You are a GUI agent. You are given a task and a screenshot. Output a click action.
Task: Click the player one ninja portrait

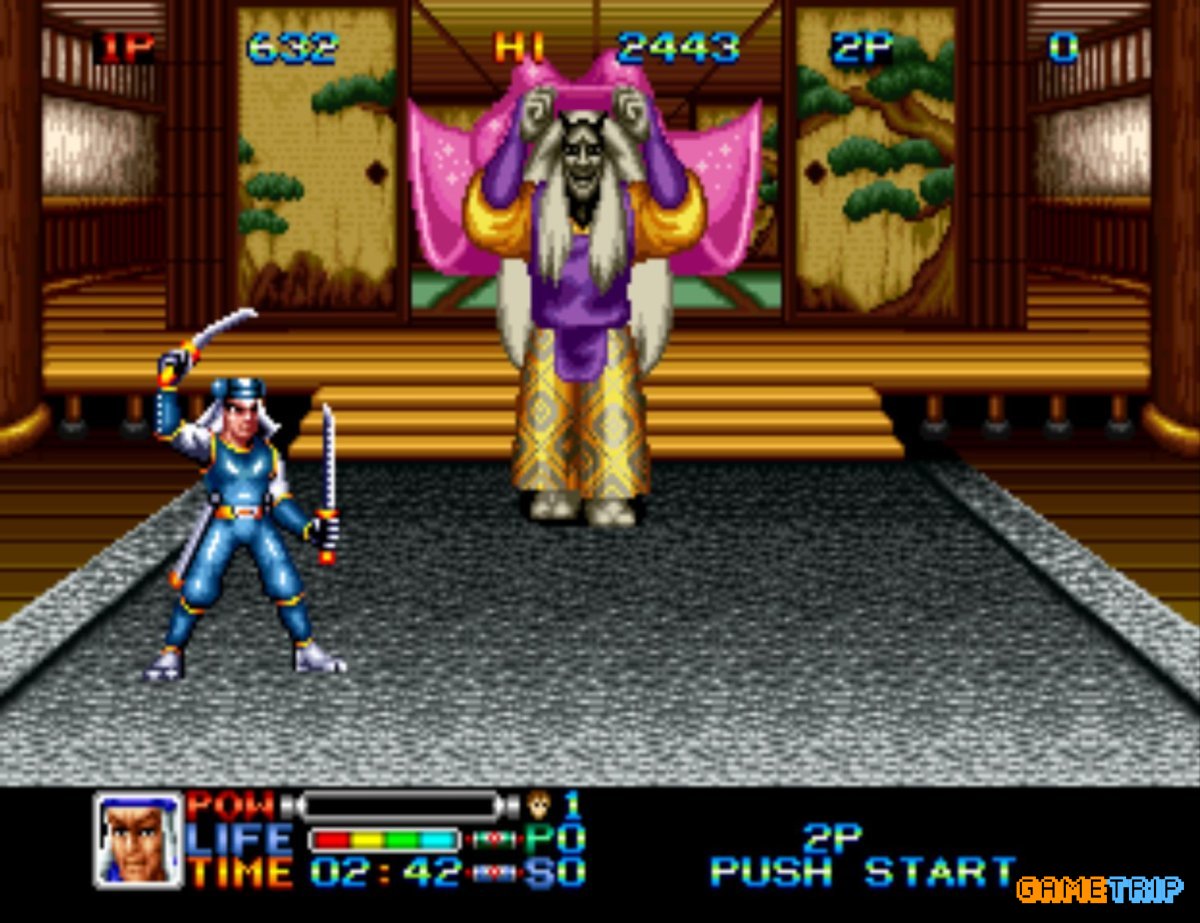click(x=139, y=840)
